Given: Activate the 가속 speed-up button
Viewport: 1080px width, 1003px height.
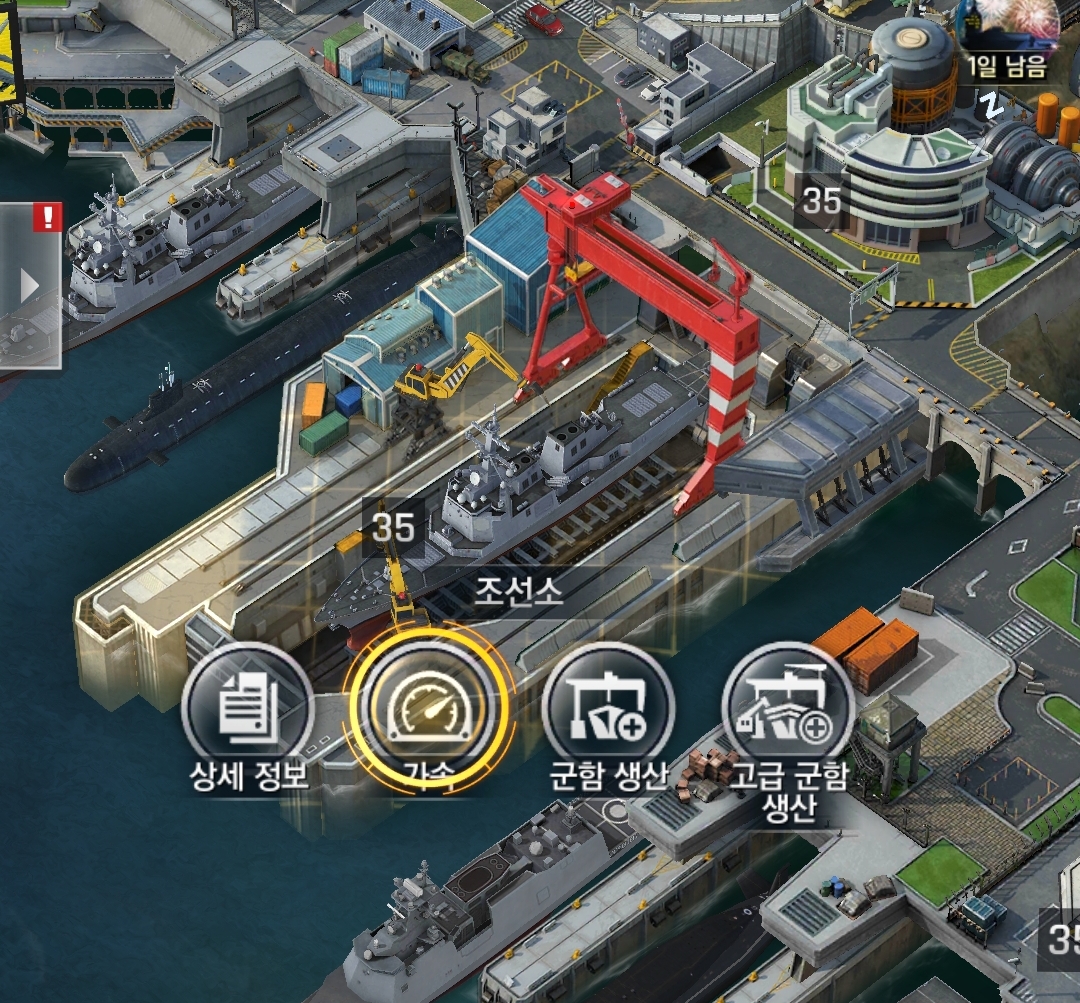Looking at the screenshot, I should 427,708.
